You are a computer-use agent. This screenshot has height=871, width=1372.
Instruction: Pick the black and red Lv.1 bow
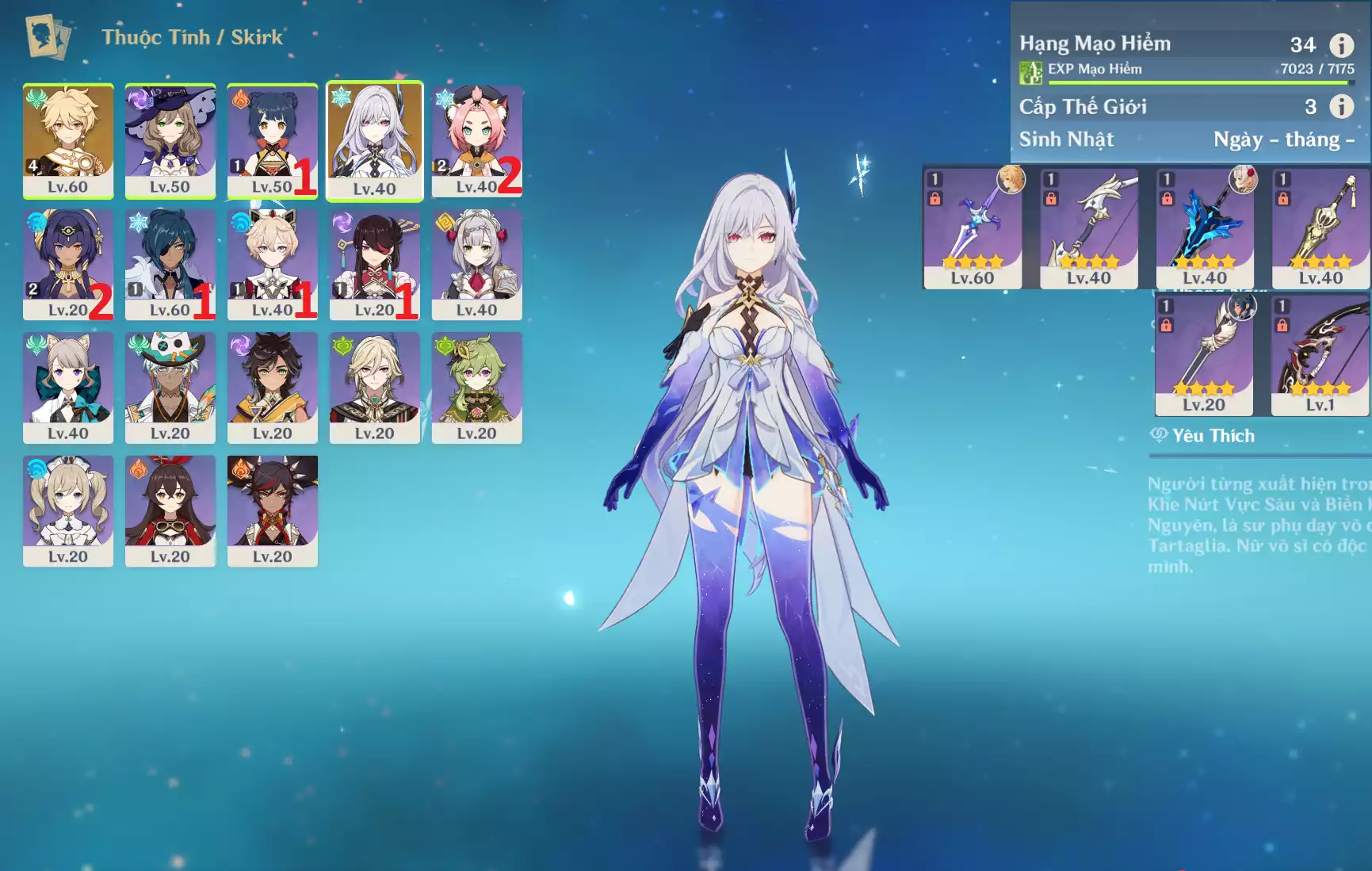pyautogui.click(x=1320, y=355)
